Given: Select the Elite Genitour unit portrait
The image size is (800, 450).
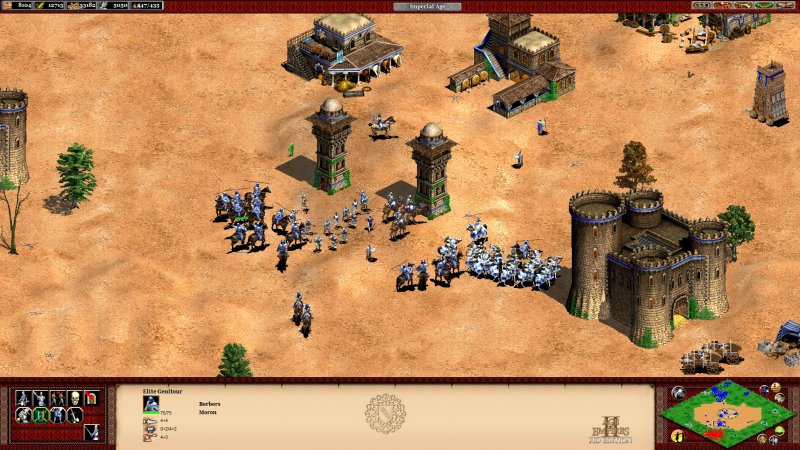Looking at the screenshot, I should coord(151,404).
